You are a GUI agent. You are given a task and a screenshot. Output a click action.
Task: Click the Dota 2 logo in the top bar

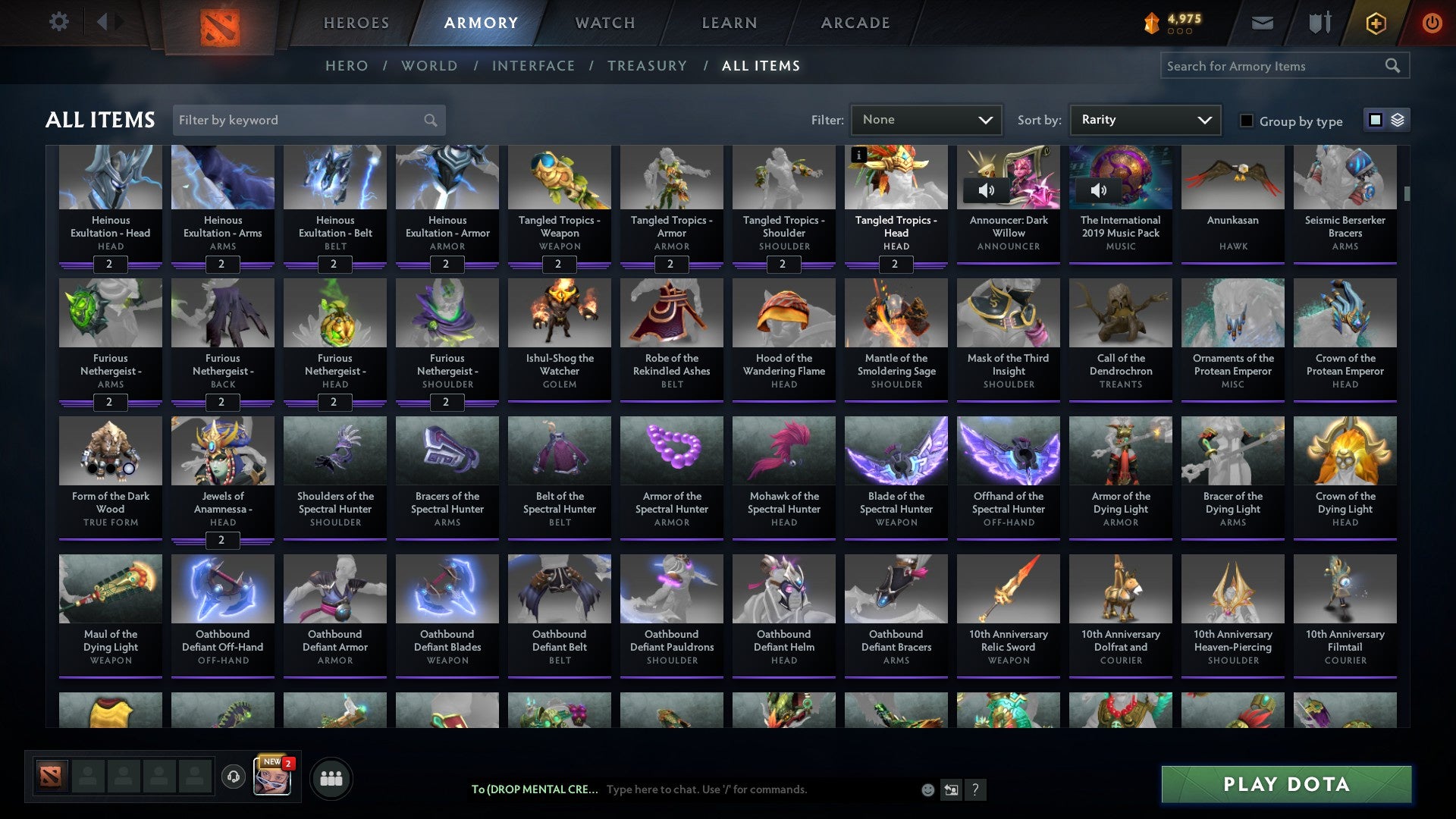tap(218, 24)
